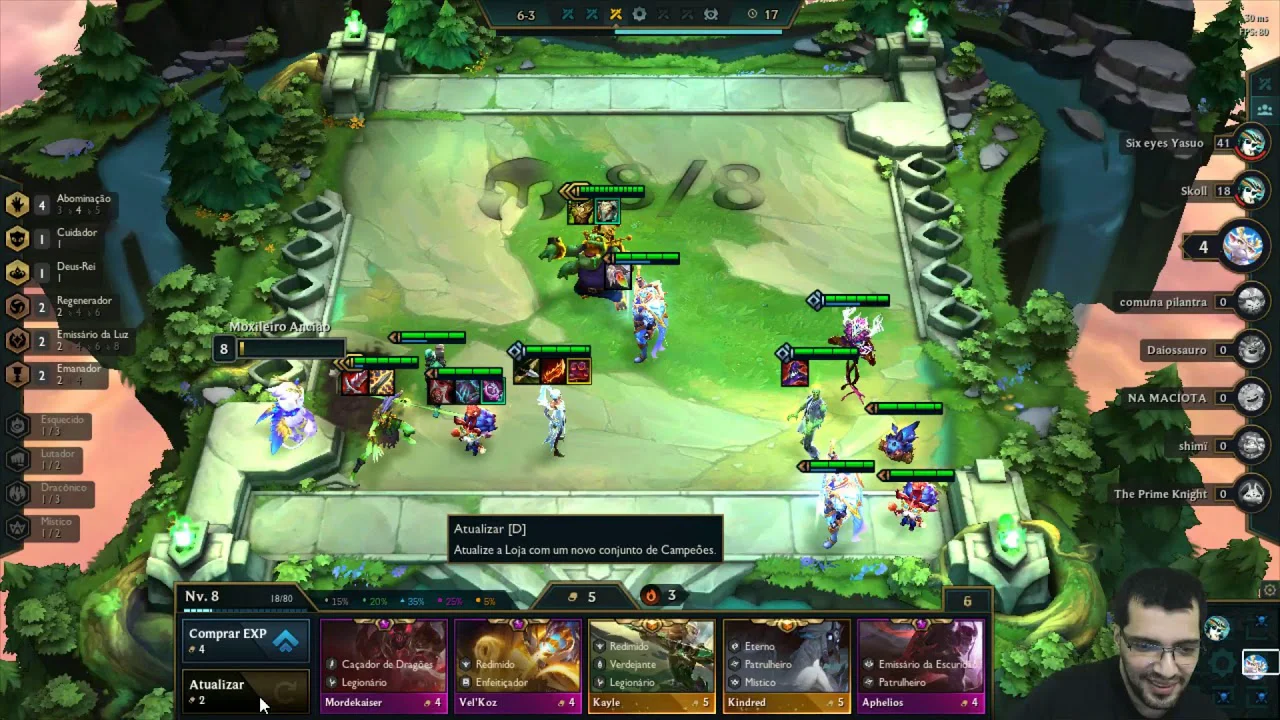Choose The Prime Knight in player list
The height and width of the screenshot is (720, 1280).
[x=1251, y=493]
